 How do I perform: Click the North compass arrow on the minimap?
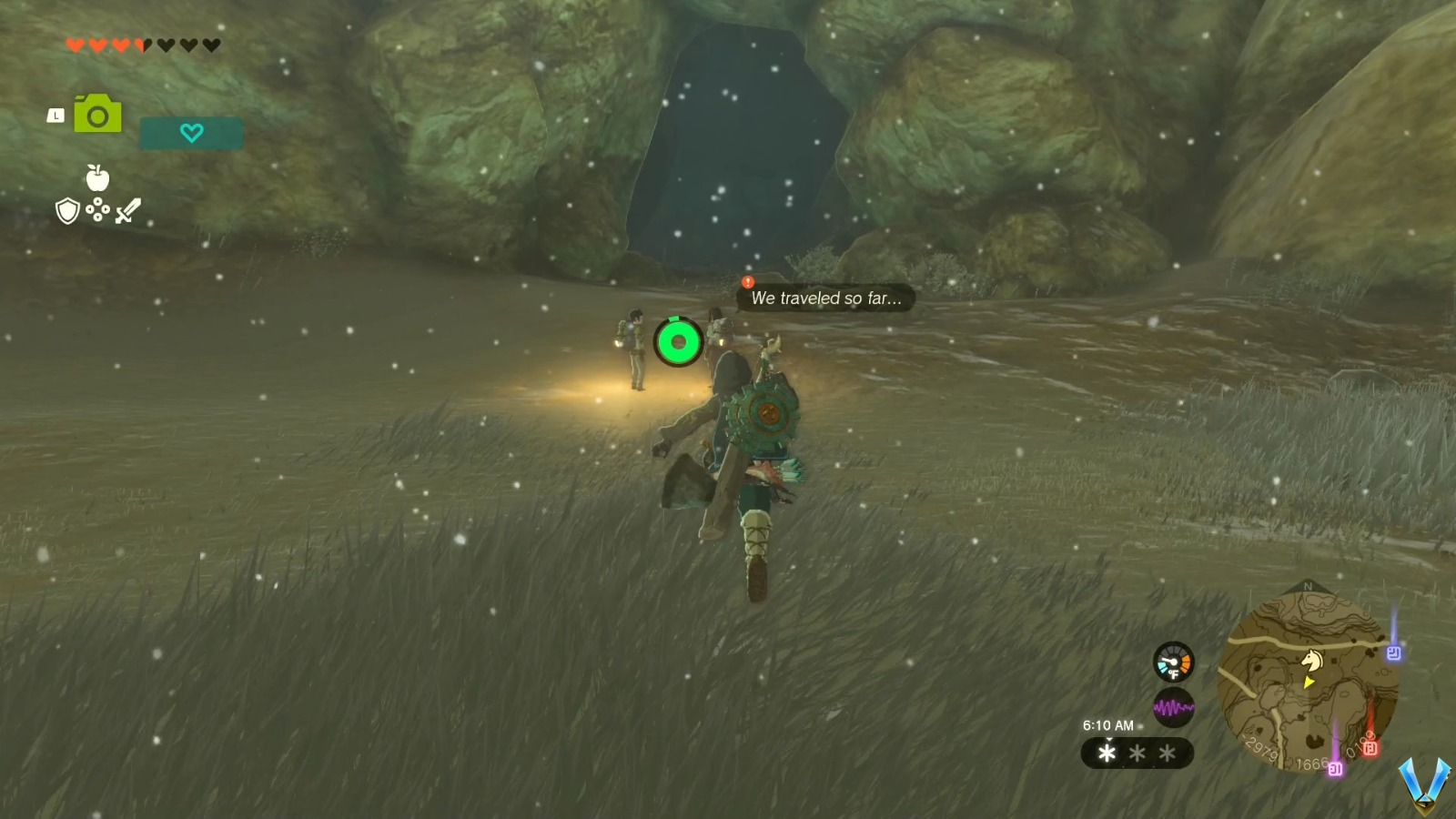point(1308,588)
